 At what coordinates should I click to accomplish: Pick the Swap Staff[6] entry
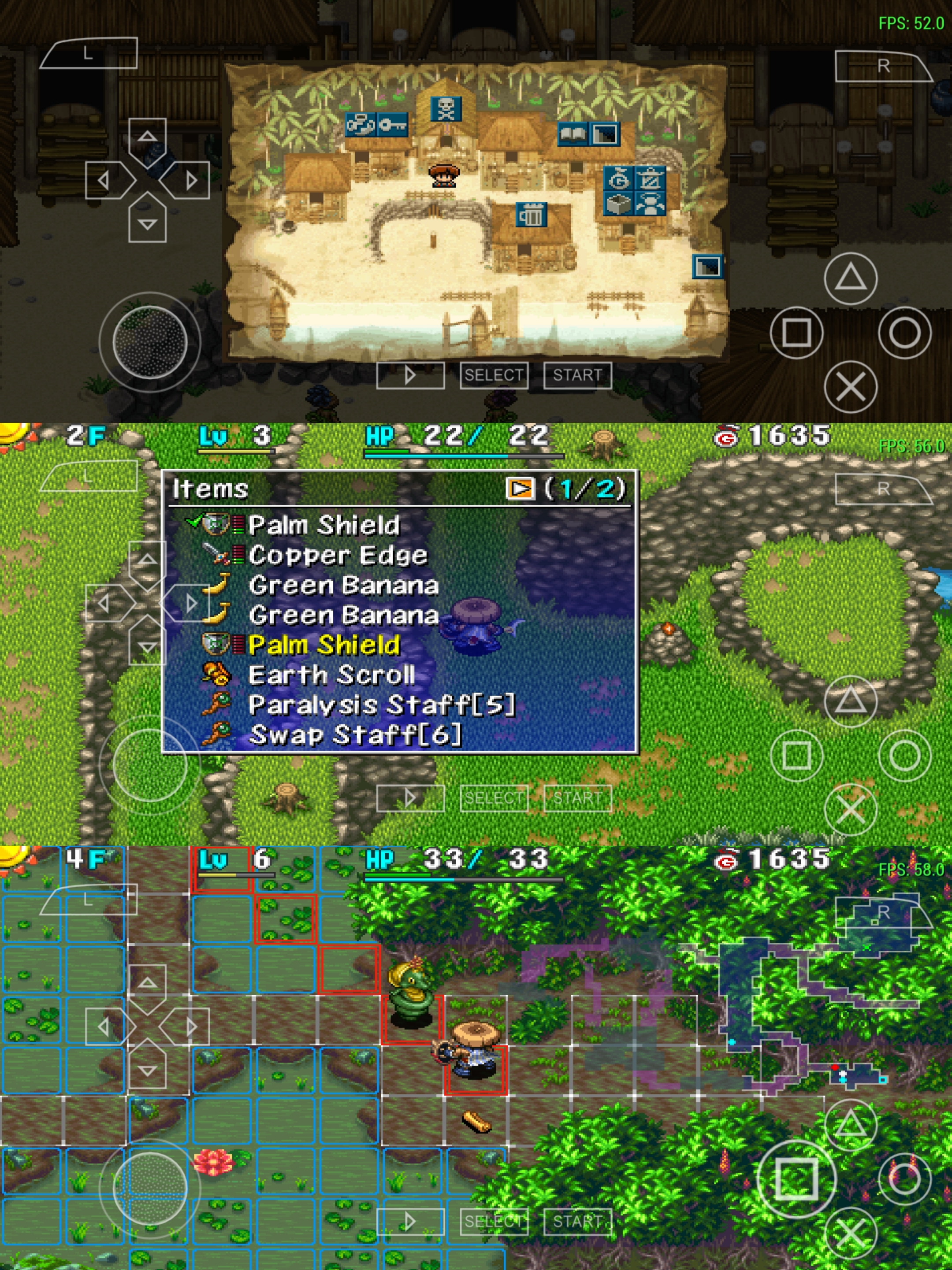355,735
